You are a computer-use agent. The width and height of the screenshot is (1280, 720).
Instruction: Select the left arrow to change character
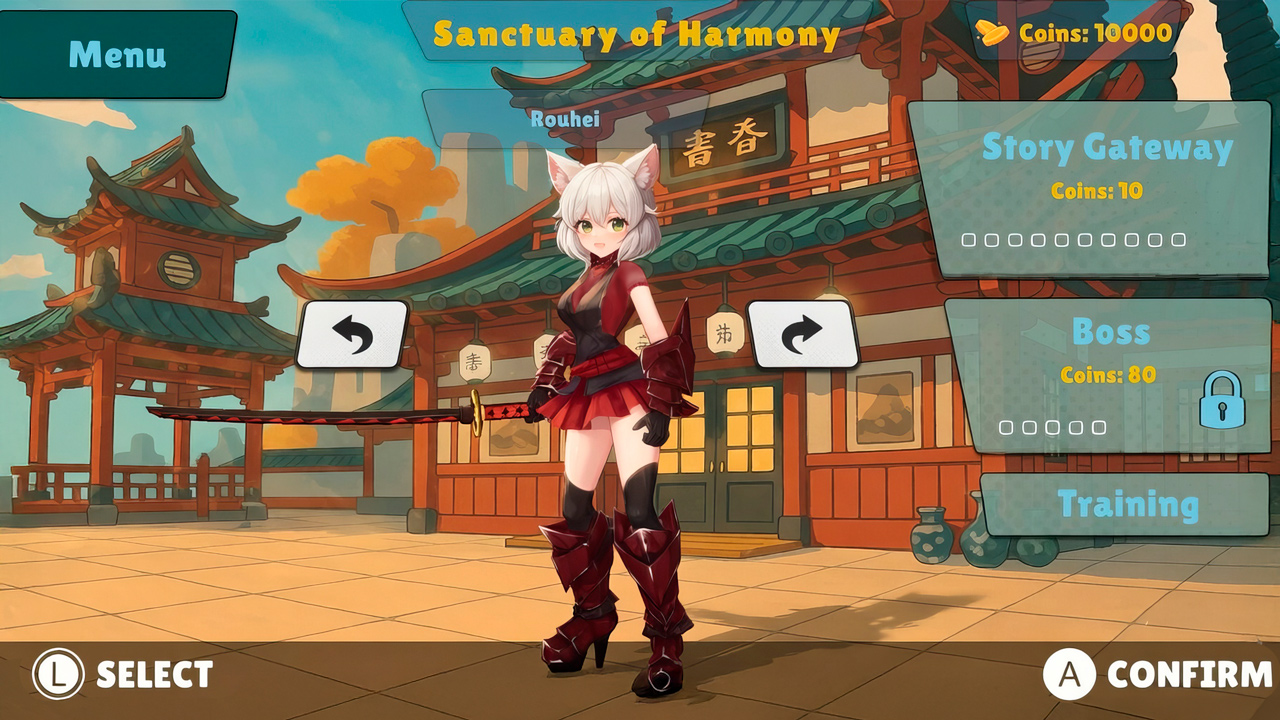[355, 336]
